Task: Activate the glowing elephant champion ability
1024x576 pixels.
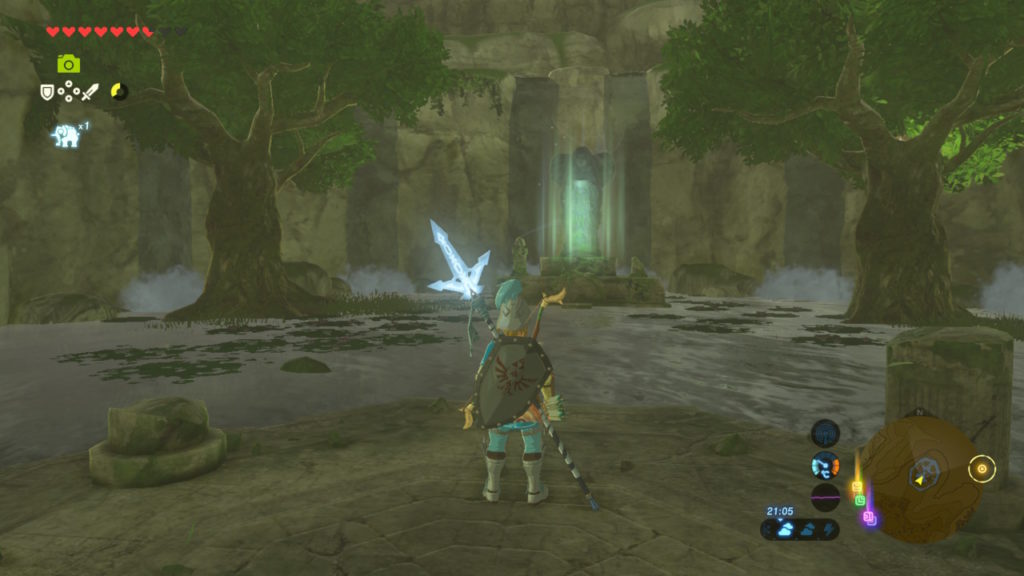Action: tap(66, 135)
